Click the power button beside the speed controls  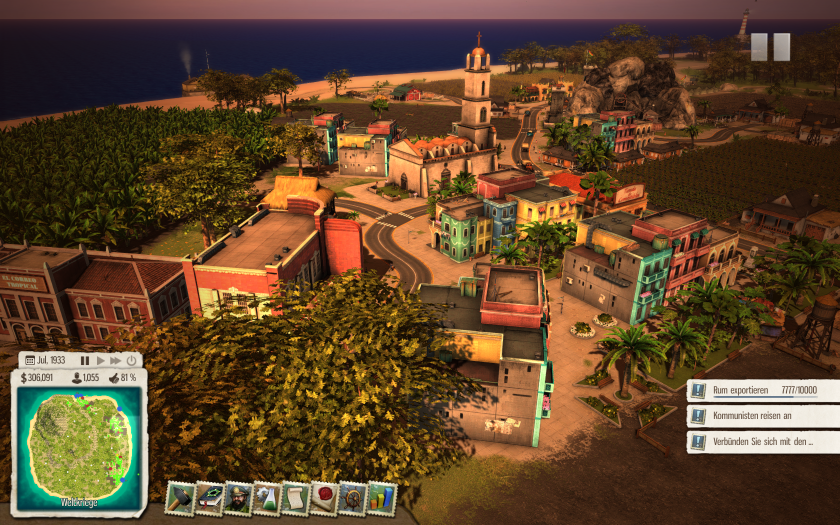pos(133,360)
